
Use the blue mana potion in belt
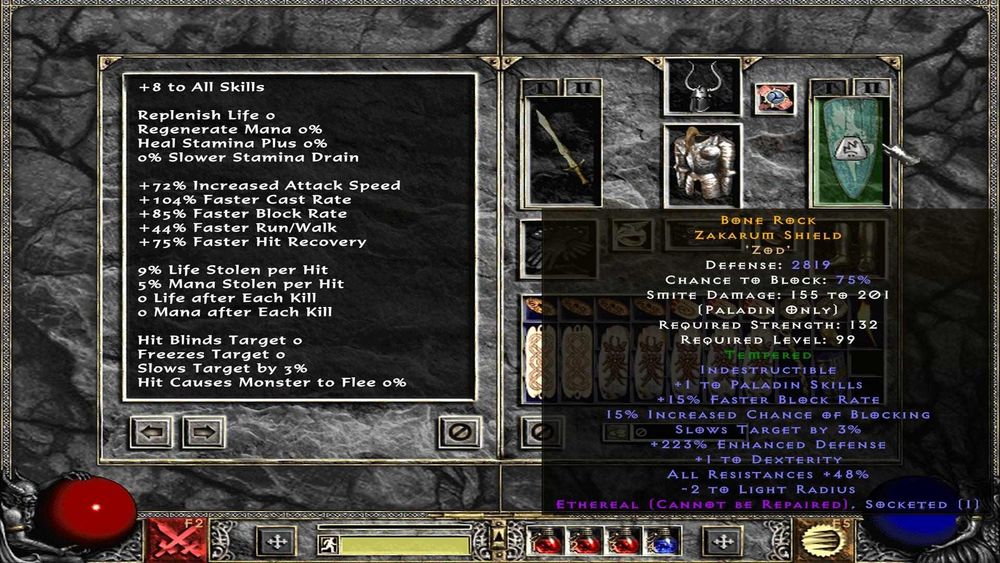click(664, 541)
